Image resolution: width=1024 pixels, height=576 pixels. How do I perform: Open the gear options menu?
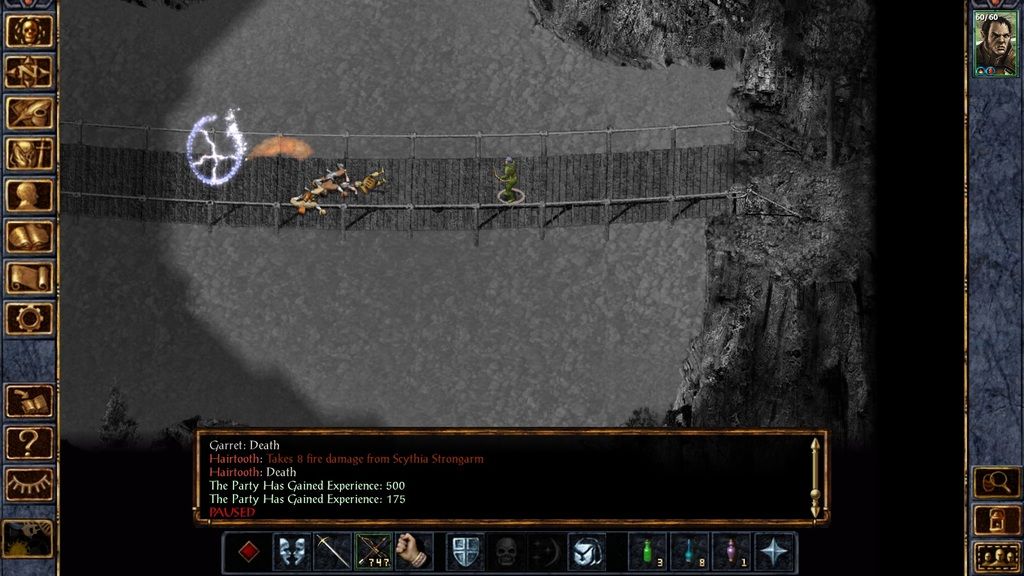[x=30, y=318]
